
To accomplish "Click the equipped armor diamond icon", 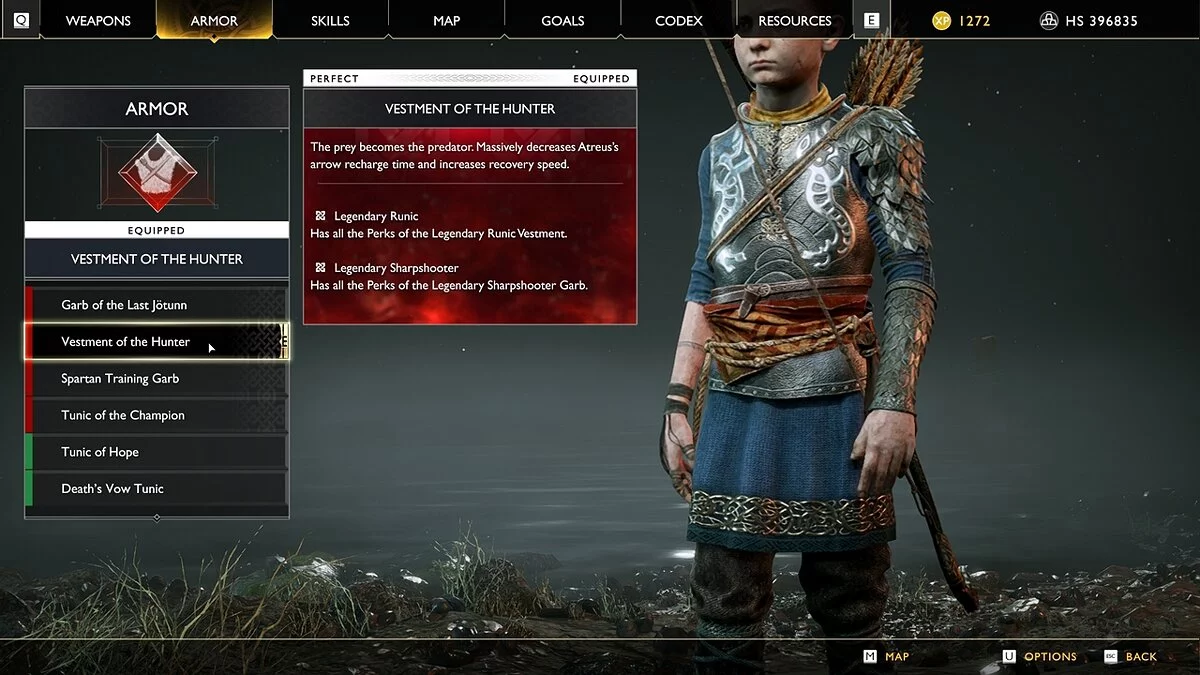I will (x=157, y=173).
